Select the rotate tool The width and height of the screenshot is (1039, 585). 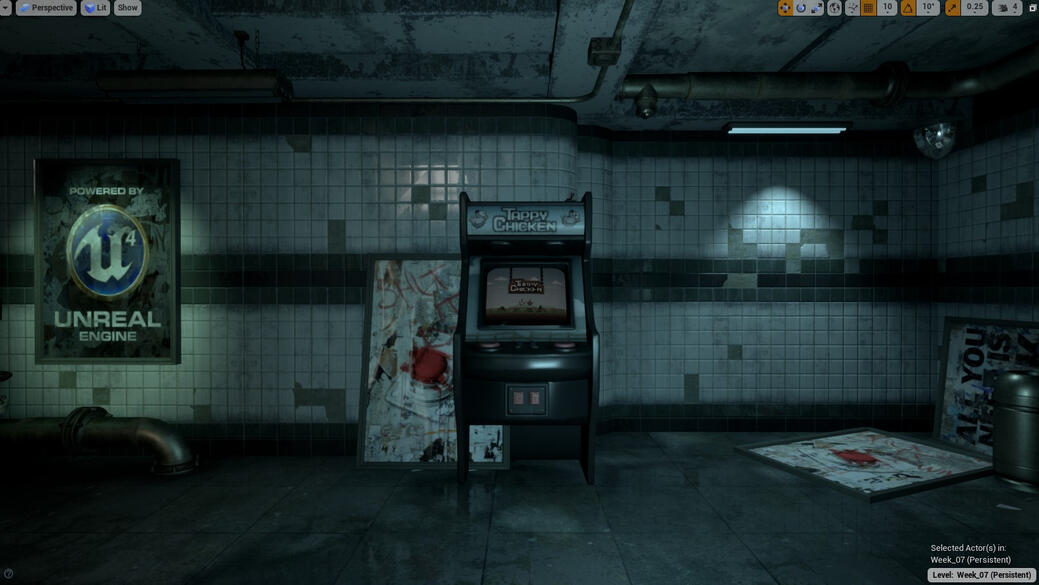[x=801, y=8]
